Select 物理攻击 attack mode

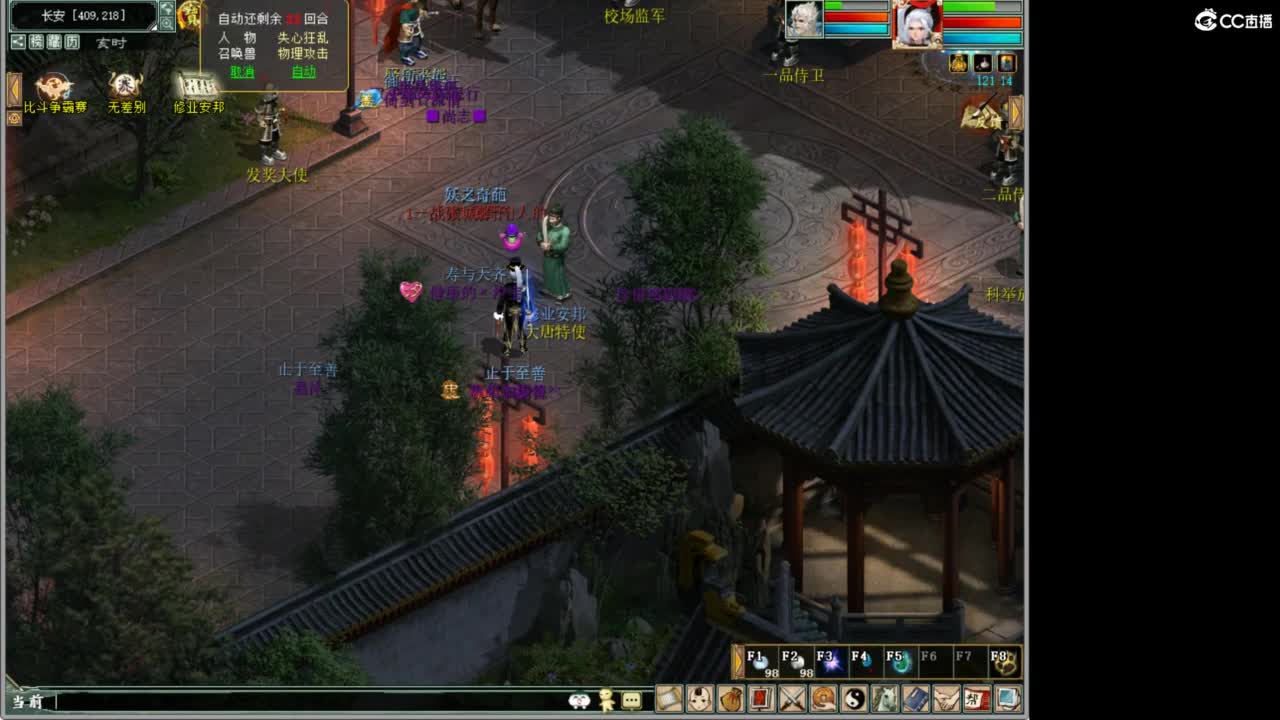[303, 52]
